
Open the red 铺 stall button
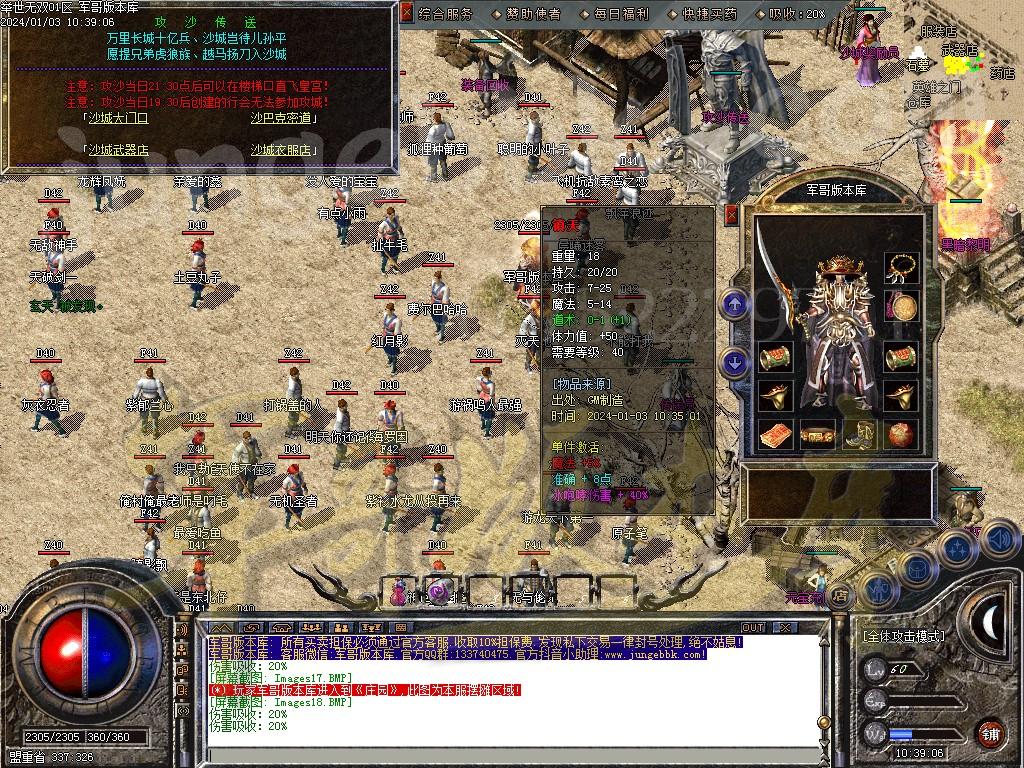(989, 732)
